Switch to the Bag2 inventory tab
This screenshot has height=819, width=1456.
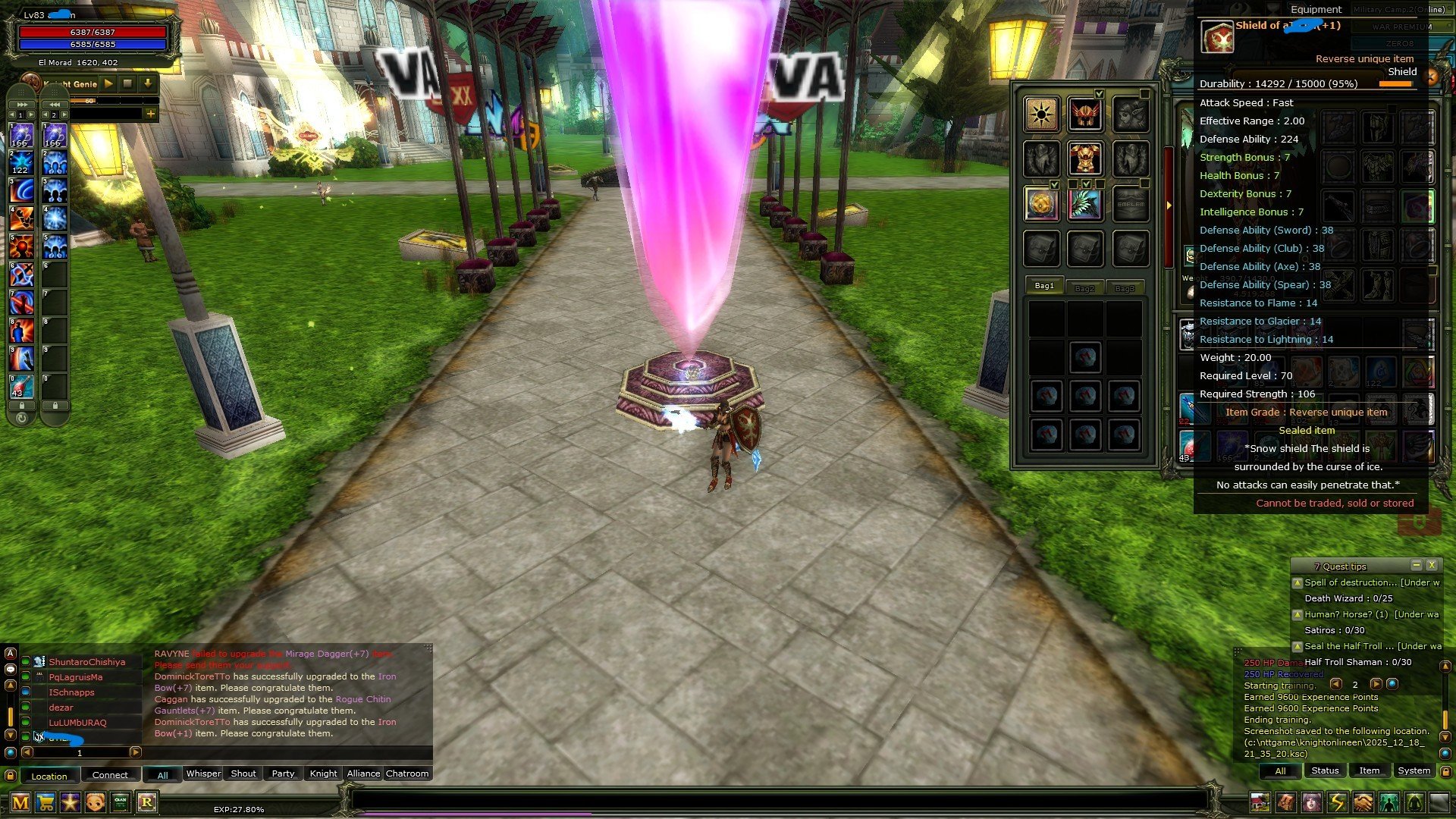tap(1086, 287)
